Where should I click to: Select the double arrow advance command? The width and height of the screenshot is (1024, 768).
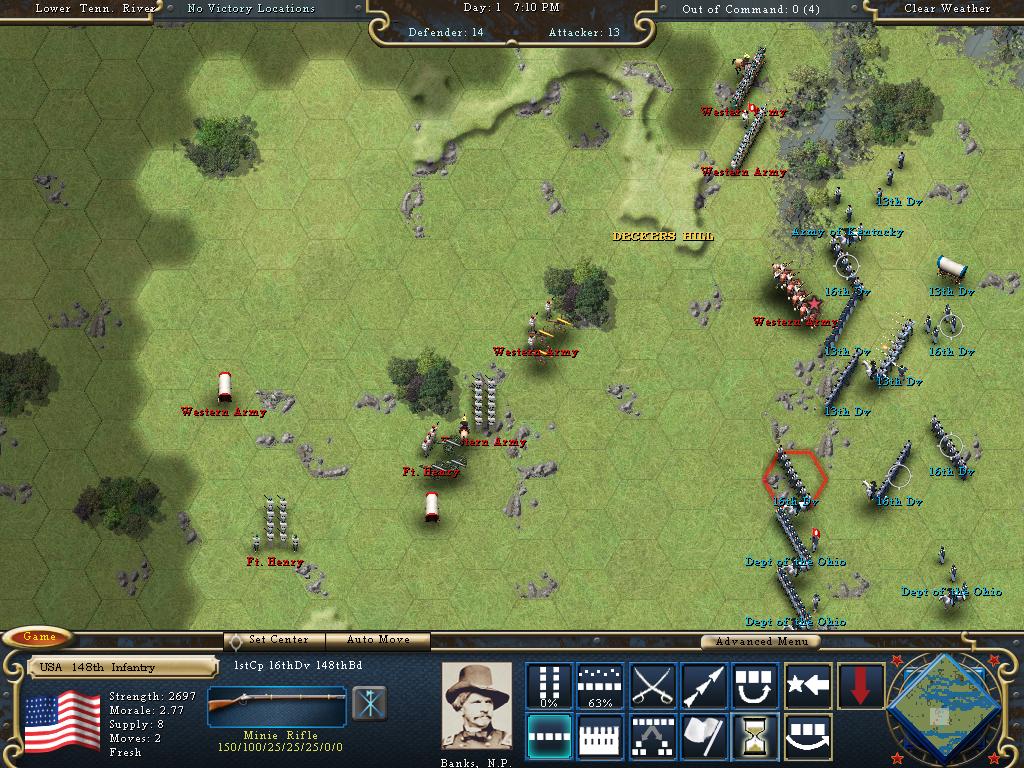704,685
